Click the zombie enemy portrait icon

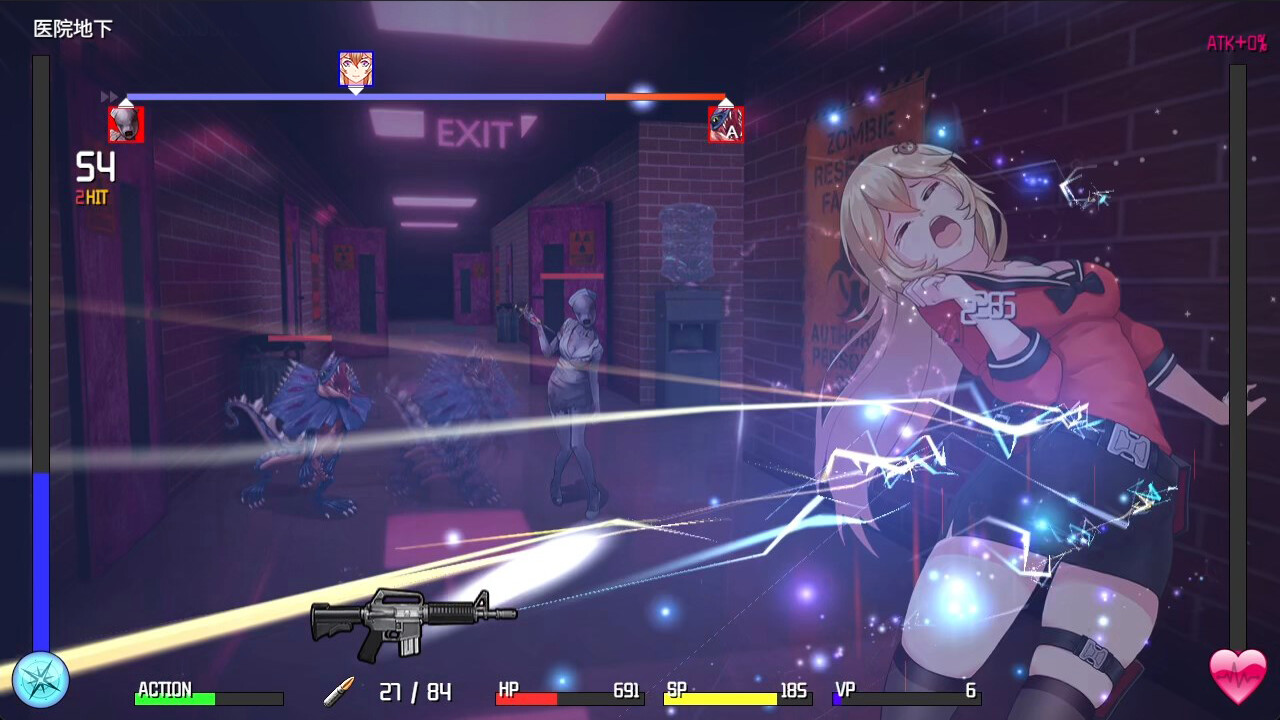coord(126,124)
